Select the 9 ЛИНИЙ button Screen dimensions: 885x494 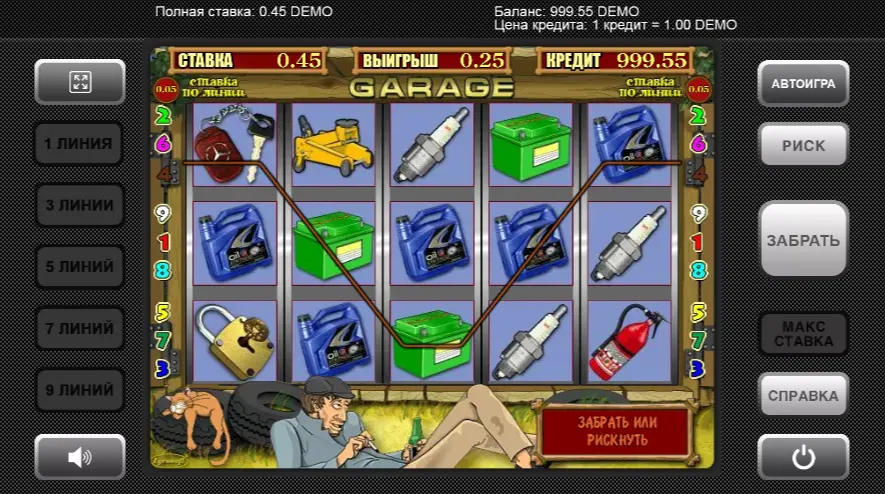(79, 390)
